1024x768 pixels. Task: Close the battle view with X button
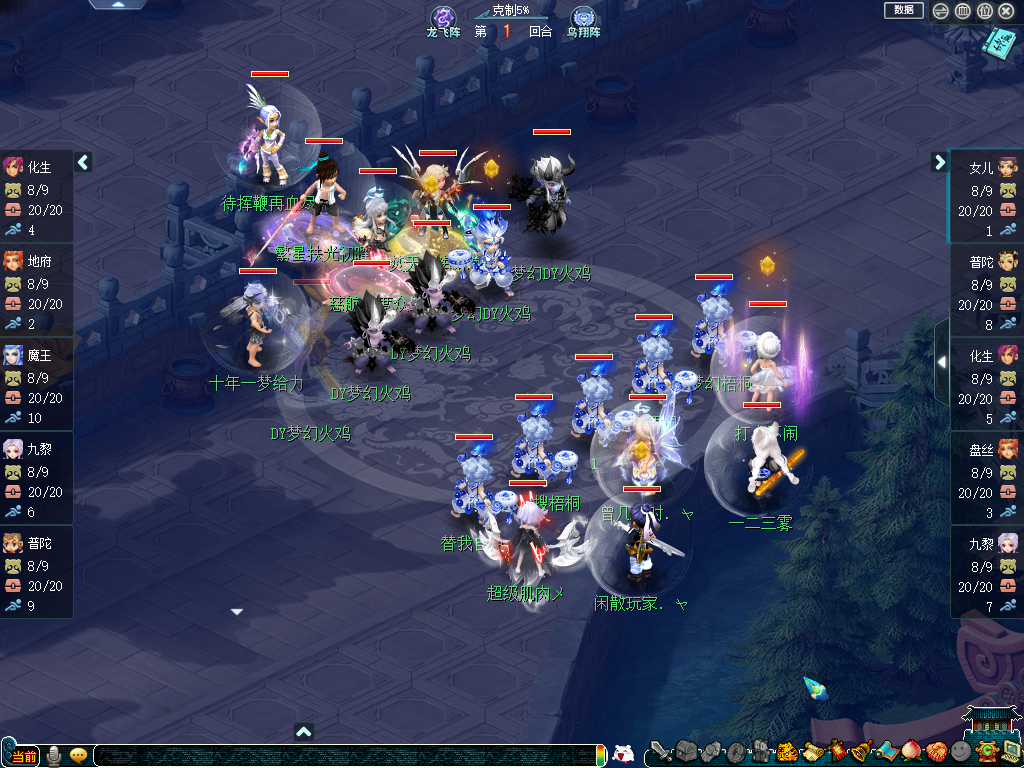(1006, 11)
